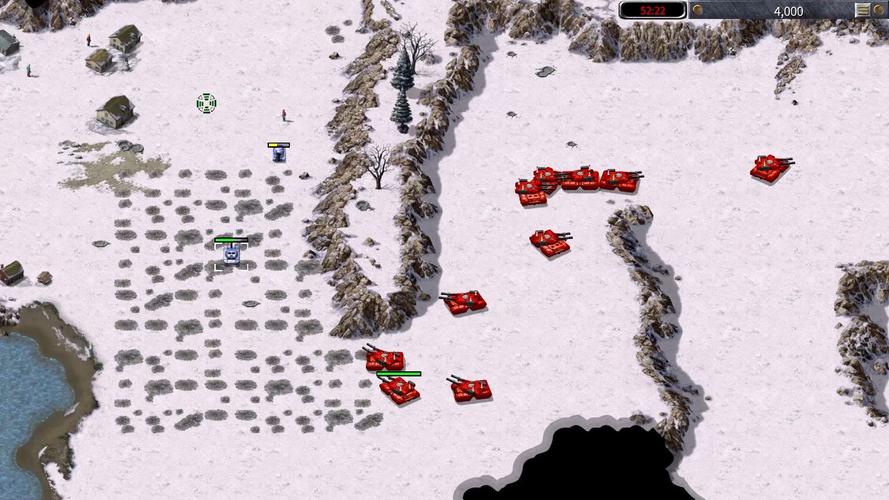Select the blue unit with yellow health bar
Image resolution: width=889 pixels, height=500 pixels.
pos(279,155)
